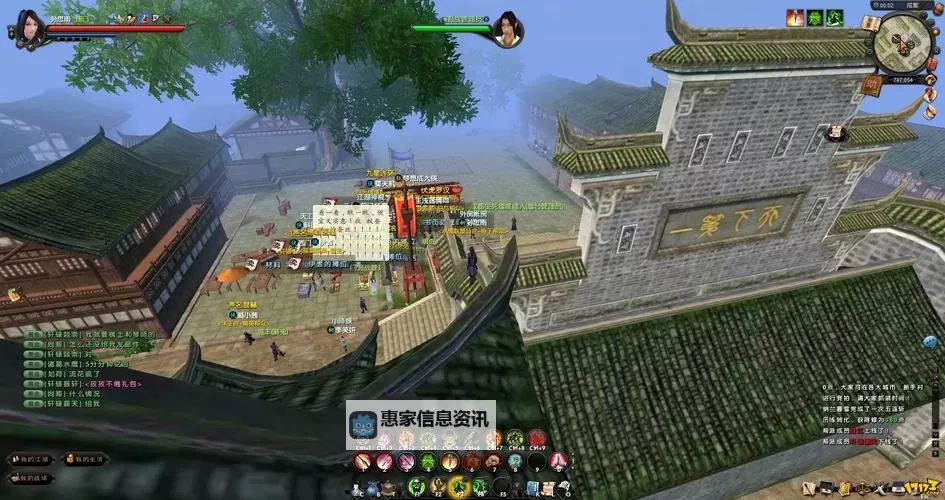The width and height of the screenshot is (945, 500).
Task: Open the 我的战场 panel
Action: point(31,477)
